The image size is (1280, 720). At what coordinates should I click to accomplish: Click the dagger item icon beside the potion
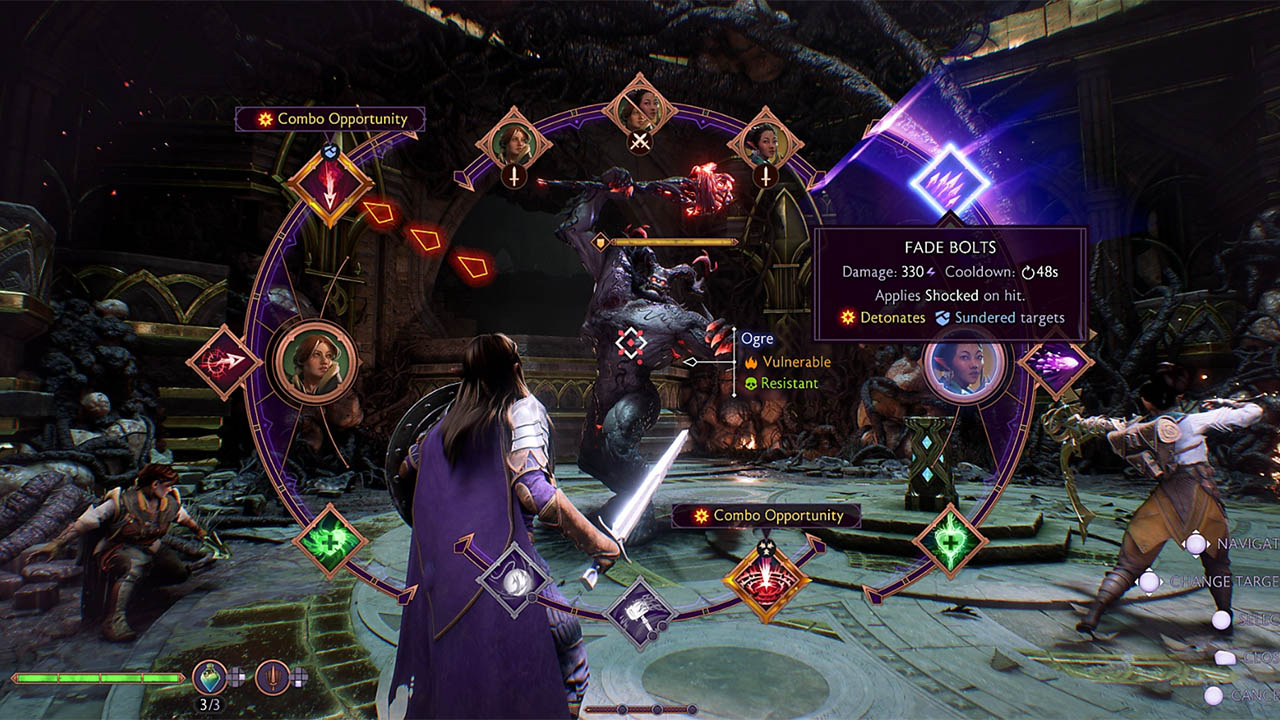[272, 676]
